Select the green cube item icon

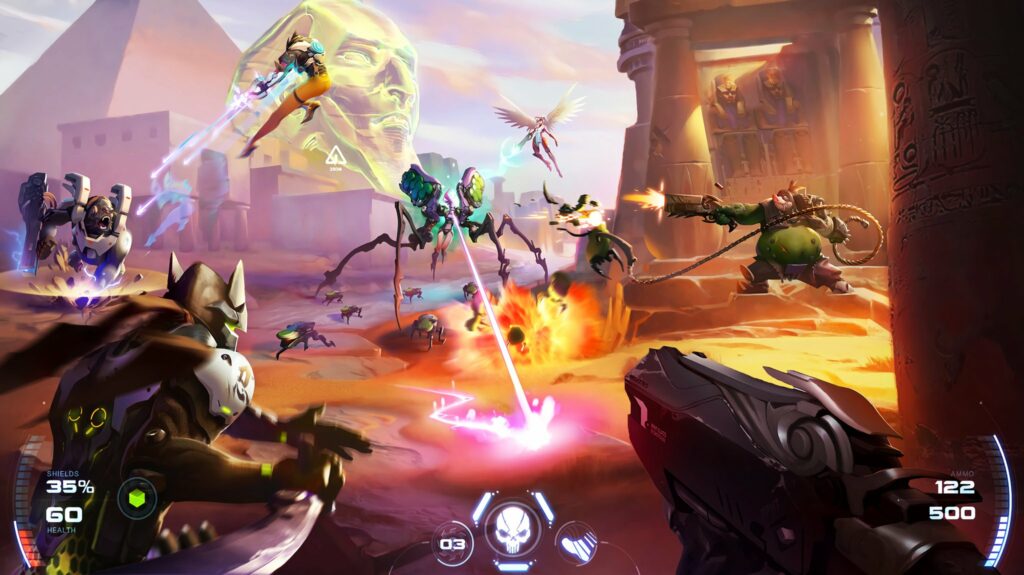coord(136,498)
